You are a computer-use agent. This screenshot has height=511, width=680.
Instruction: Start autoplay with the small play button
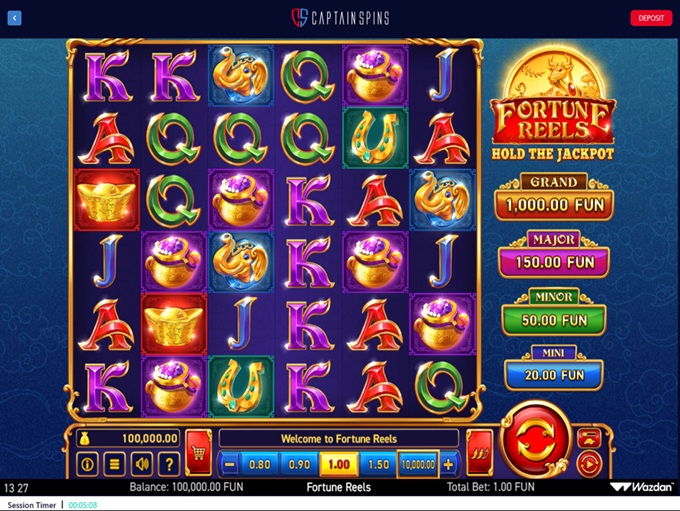click(589, 464)
